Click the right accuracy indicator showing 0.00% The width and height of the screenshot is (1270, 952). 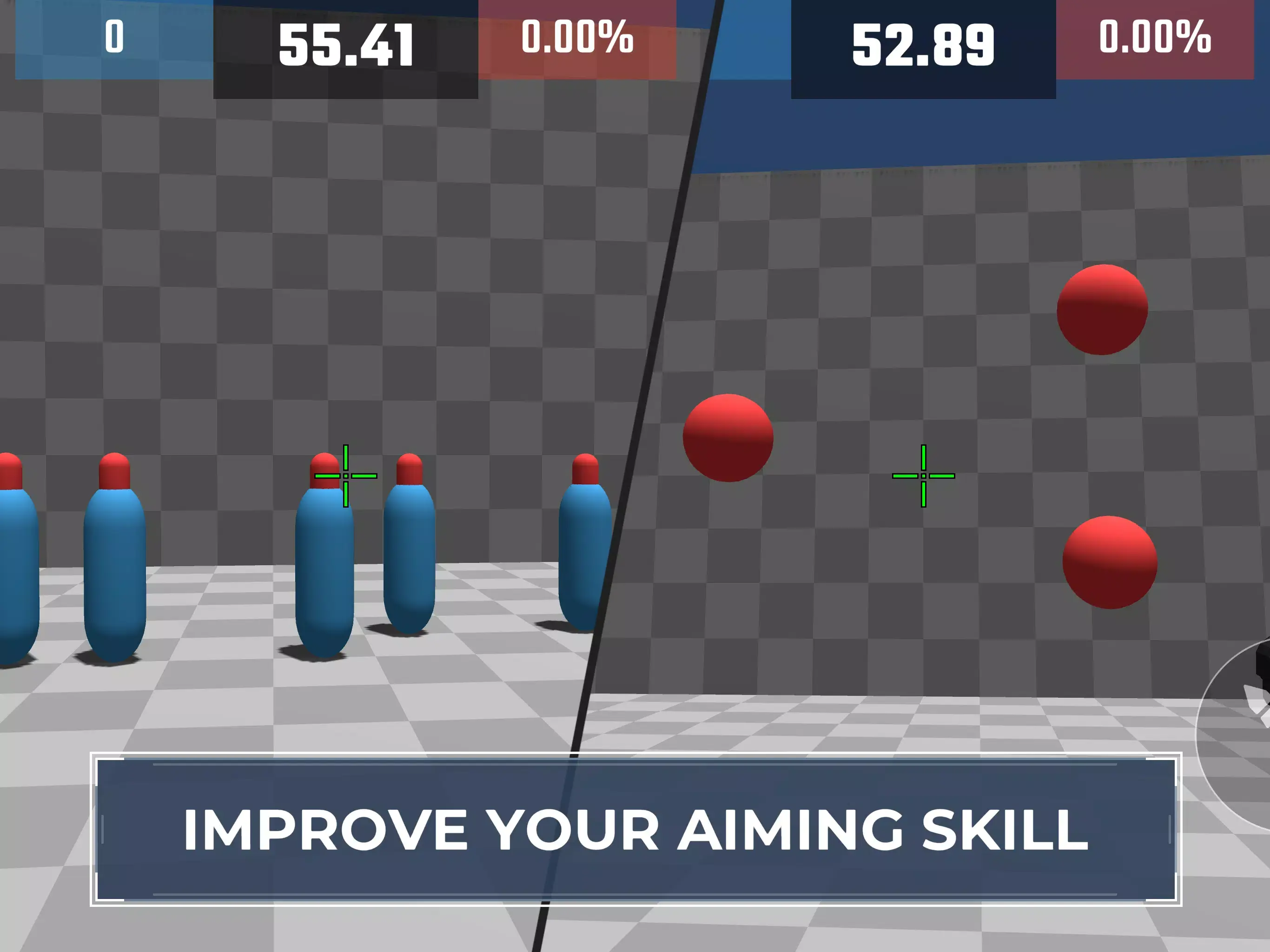[x=1155, y=37]
